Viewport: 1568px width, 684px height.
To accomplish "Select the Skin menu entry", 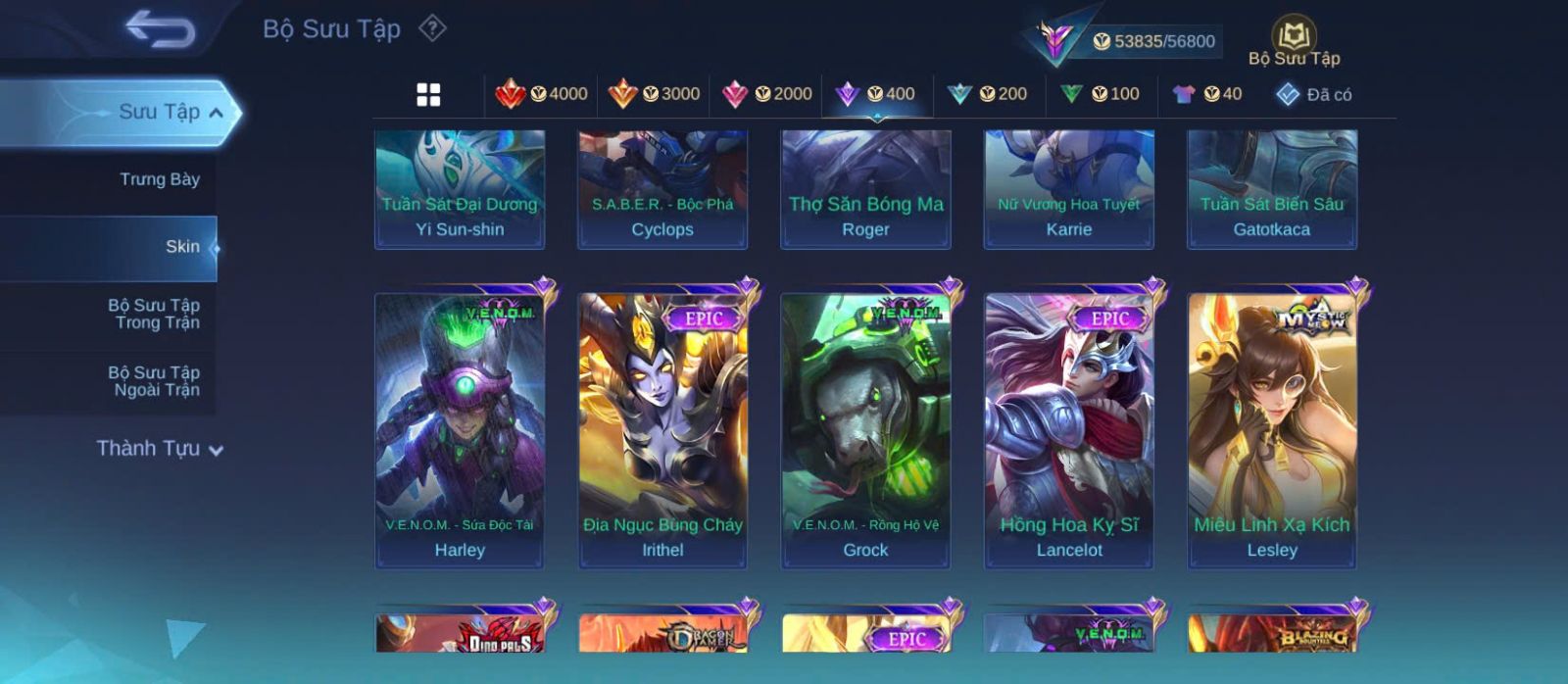I will click(181, 247).
